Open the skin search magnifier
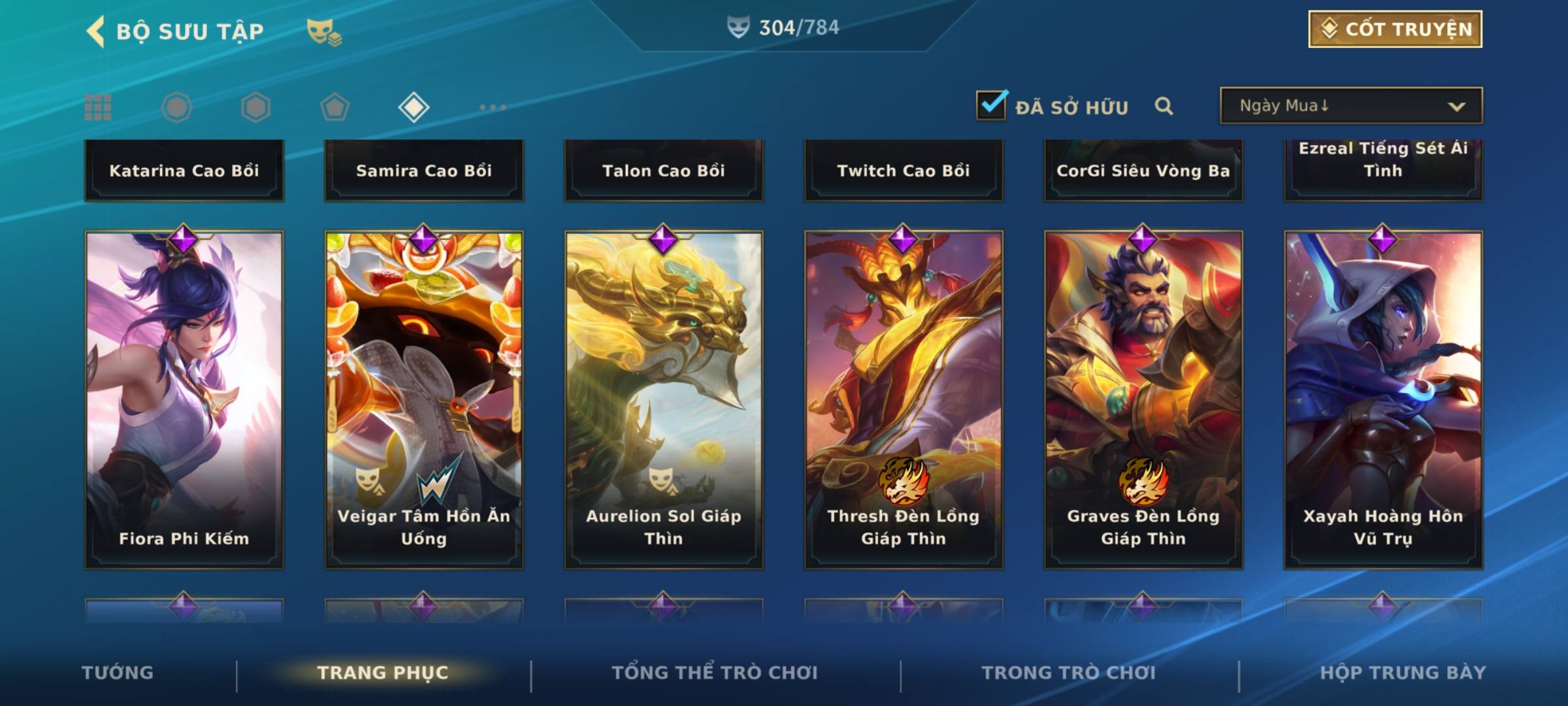The height and width of the screenshot is (706, 1568). click(1164, 106)
